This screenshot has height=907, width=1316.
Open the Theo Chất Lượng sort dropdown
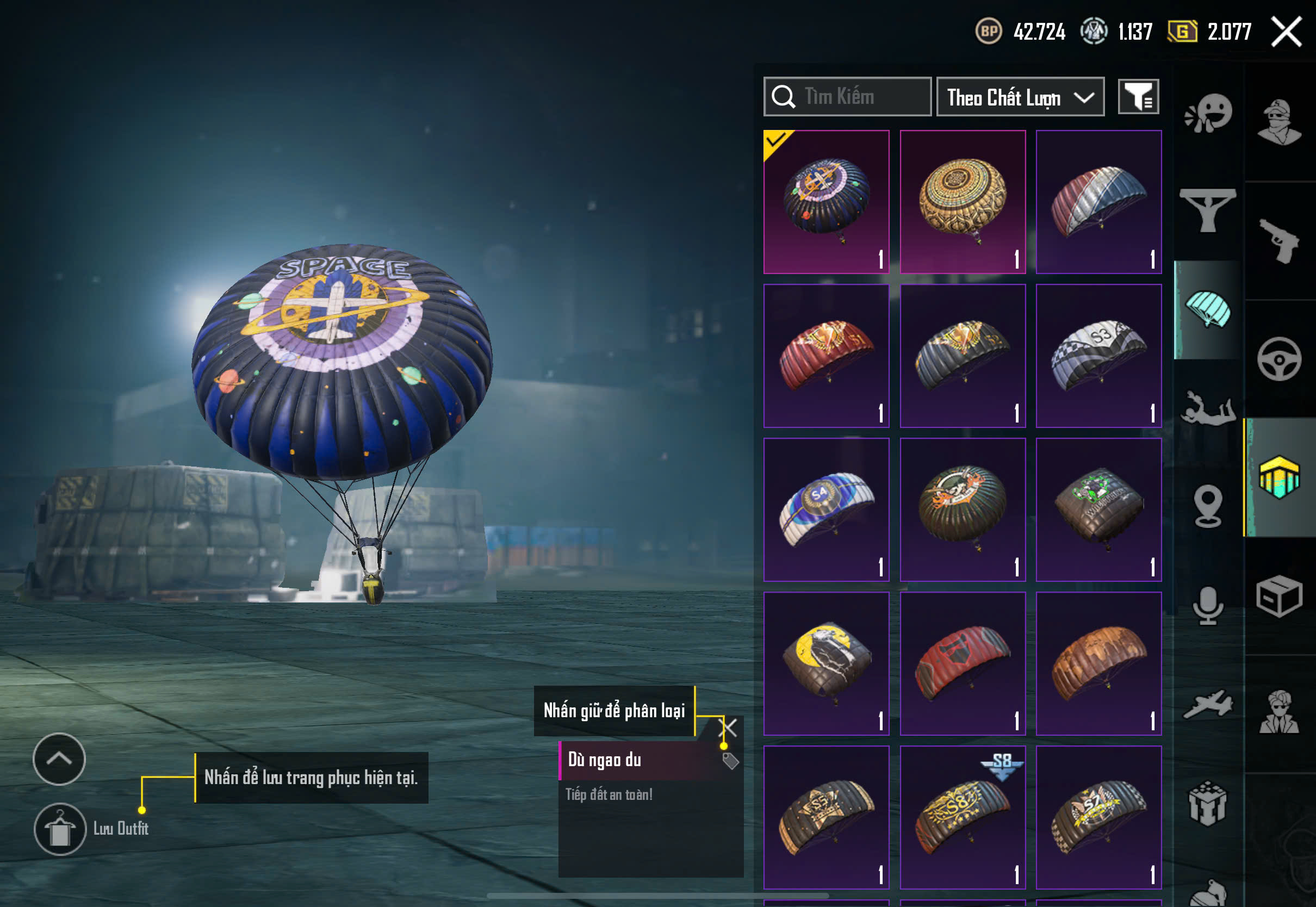1020,97
